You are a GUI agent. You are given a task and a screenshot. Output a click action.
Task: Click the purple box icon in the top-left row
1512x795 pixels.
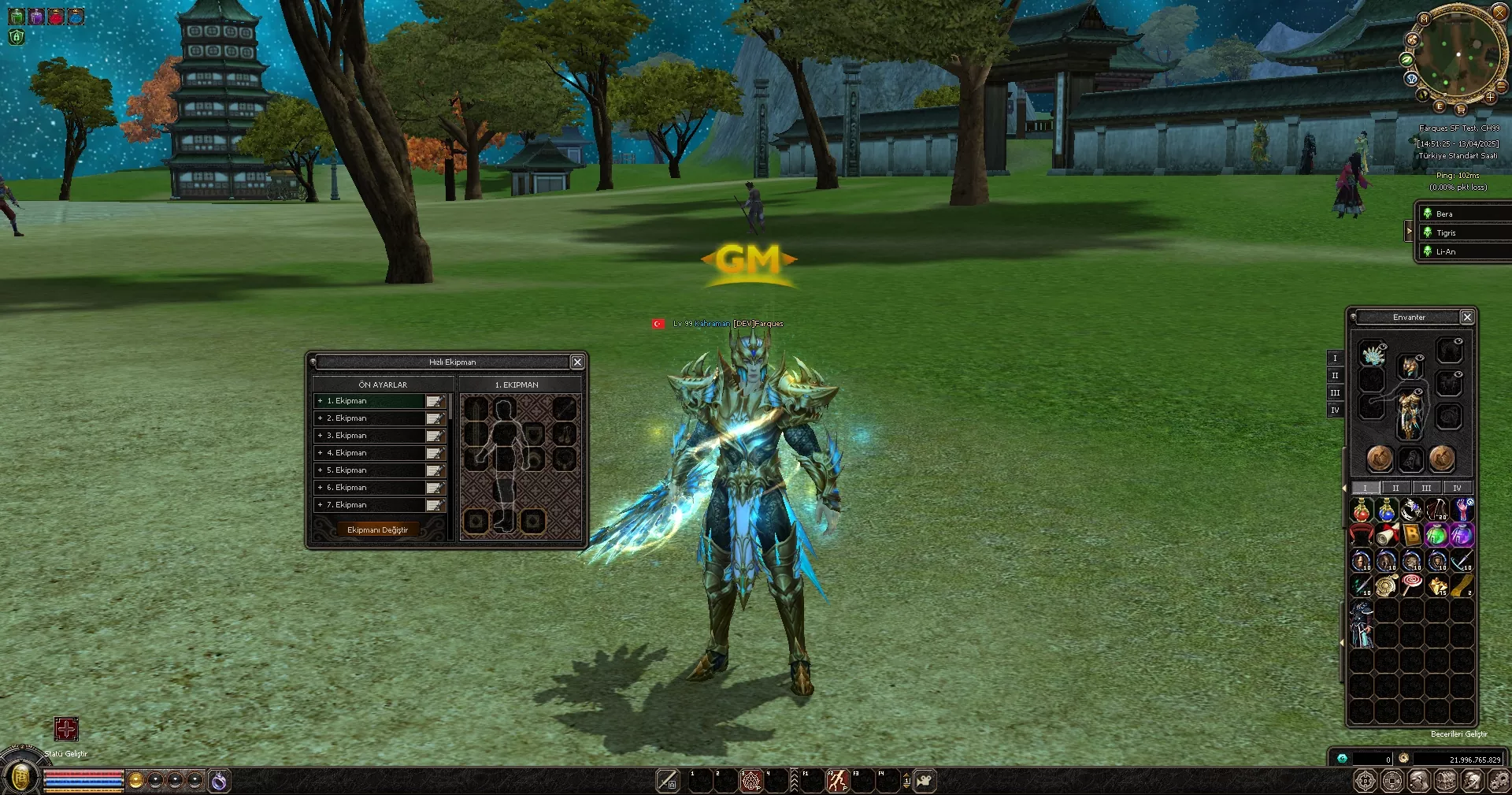pyautogui.click(x=35, y=15)
